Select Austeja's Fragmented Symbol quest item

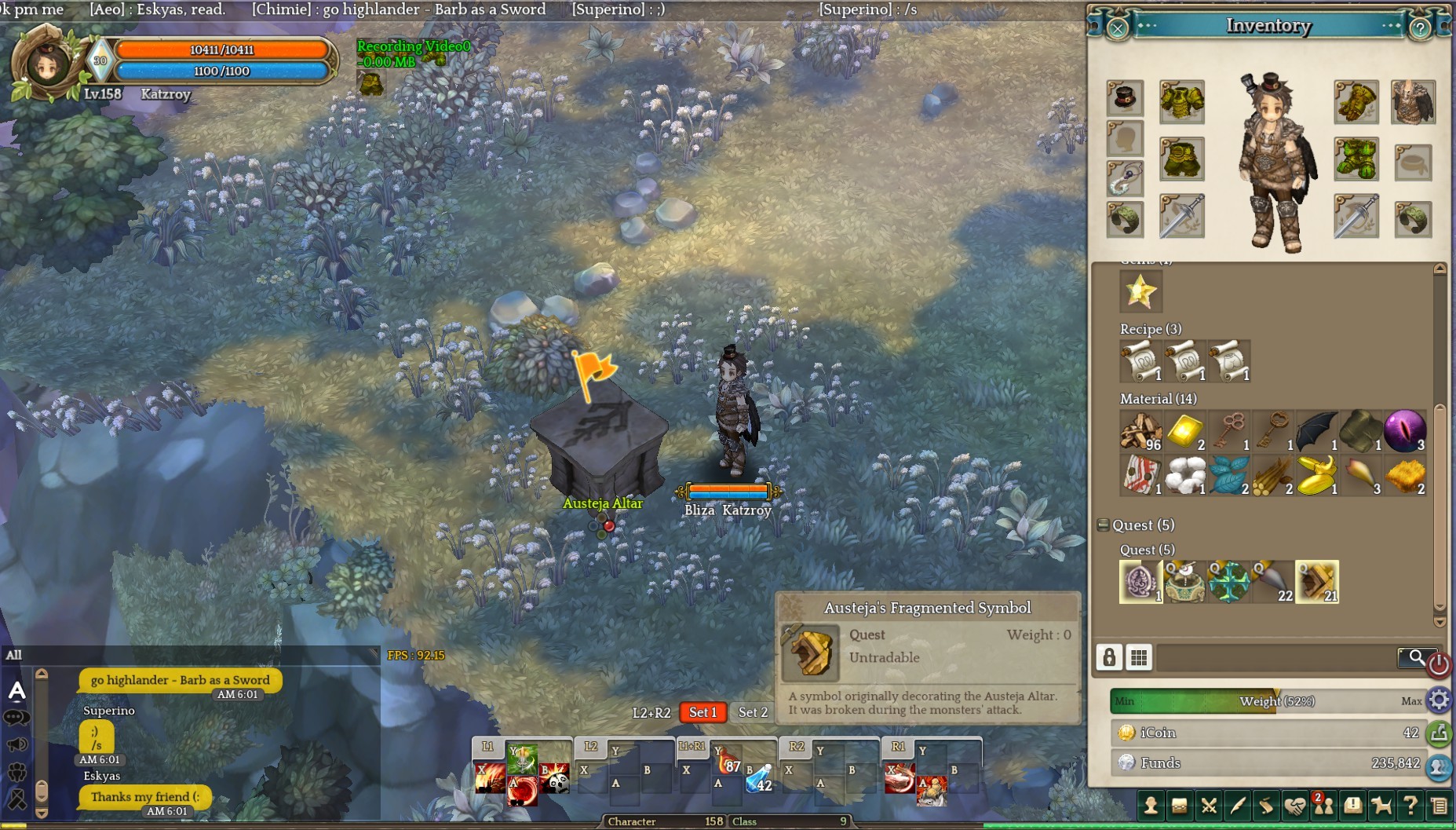click(x=1316, y=582)
